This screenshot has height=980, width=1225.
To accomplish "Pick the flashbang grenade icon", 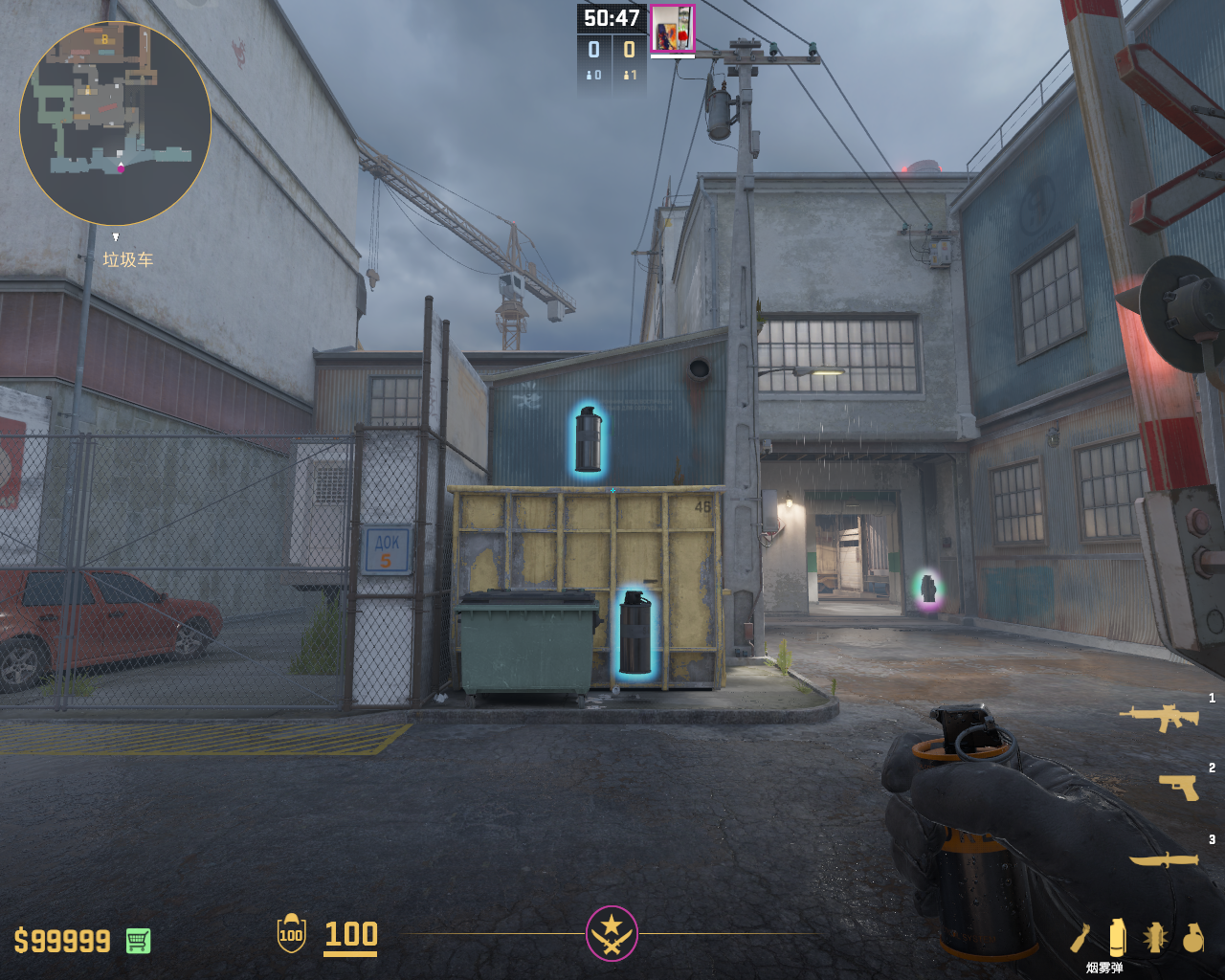I will click(1155, 938).
